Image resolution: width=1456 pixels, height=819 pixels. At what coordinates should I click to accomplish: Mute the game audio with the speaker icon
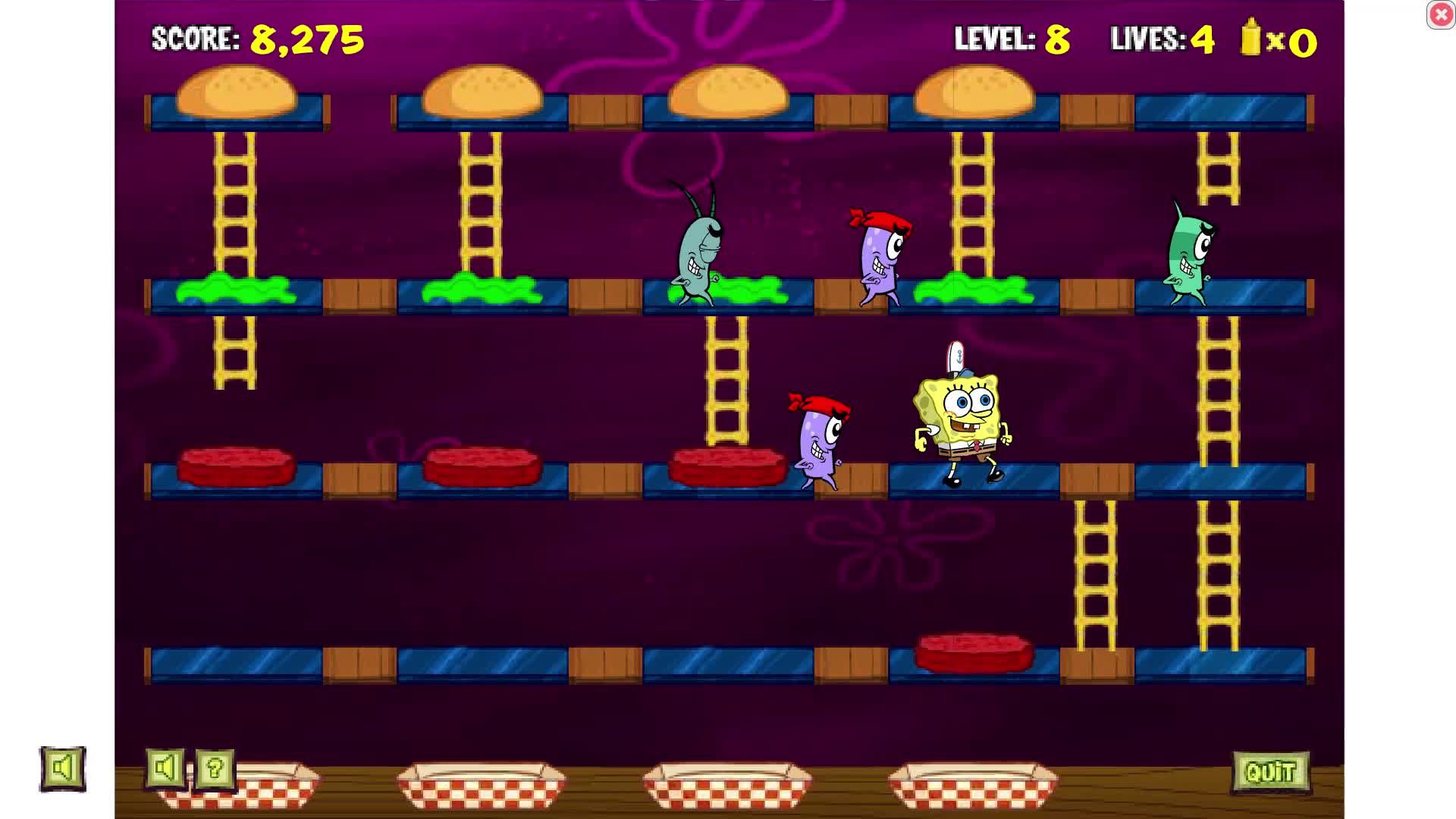coord(165,769)
